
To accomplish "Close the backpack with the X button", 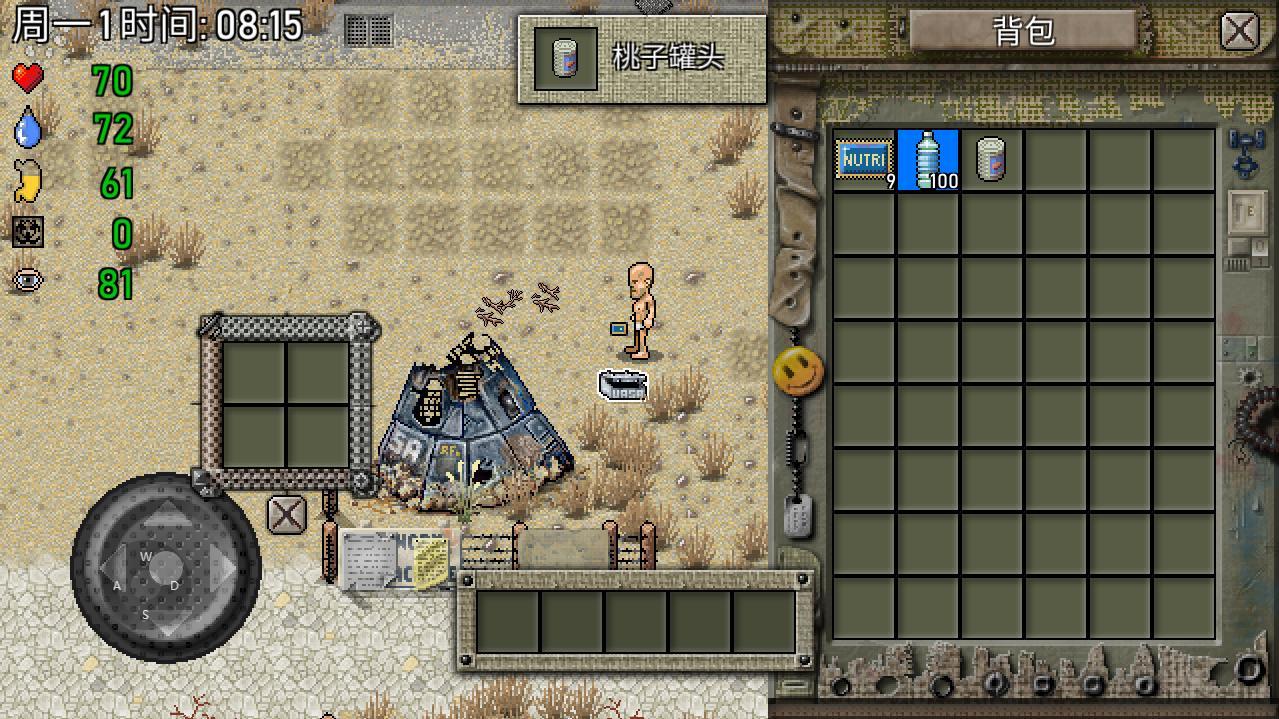I will pos(1240,31).
